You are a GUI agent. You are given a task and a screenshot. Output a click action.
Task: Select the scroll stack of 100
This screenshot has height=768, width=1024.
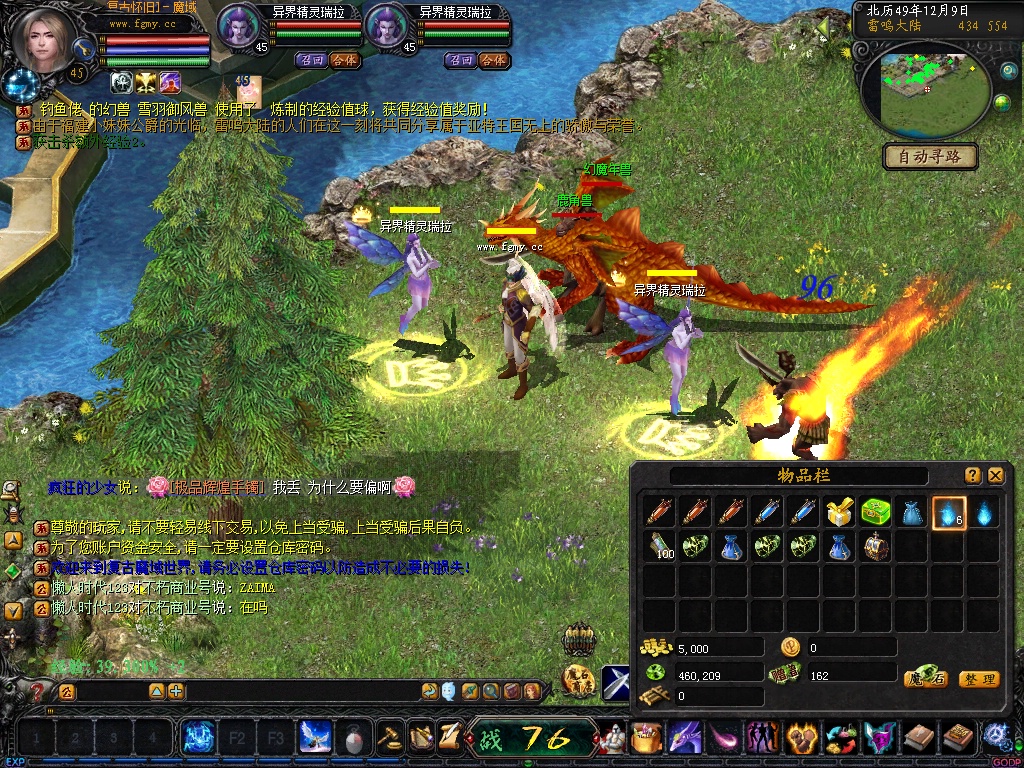(x=660, y=547)
